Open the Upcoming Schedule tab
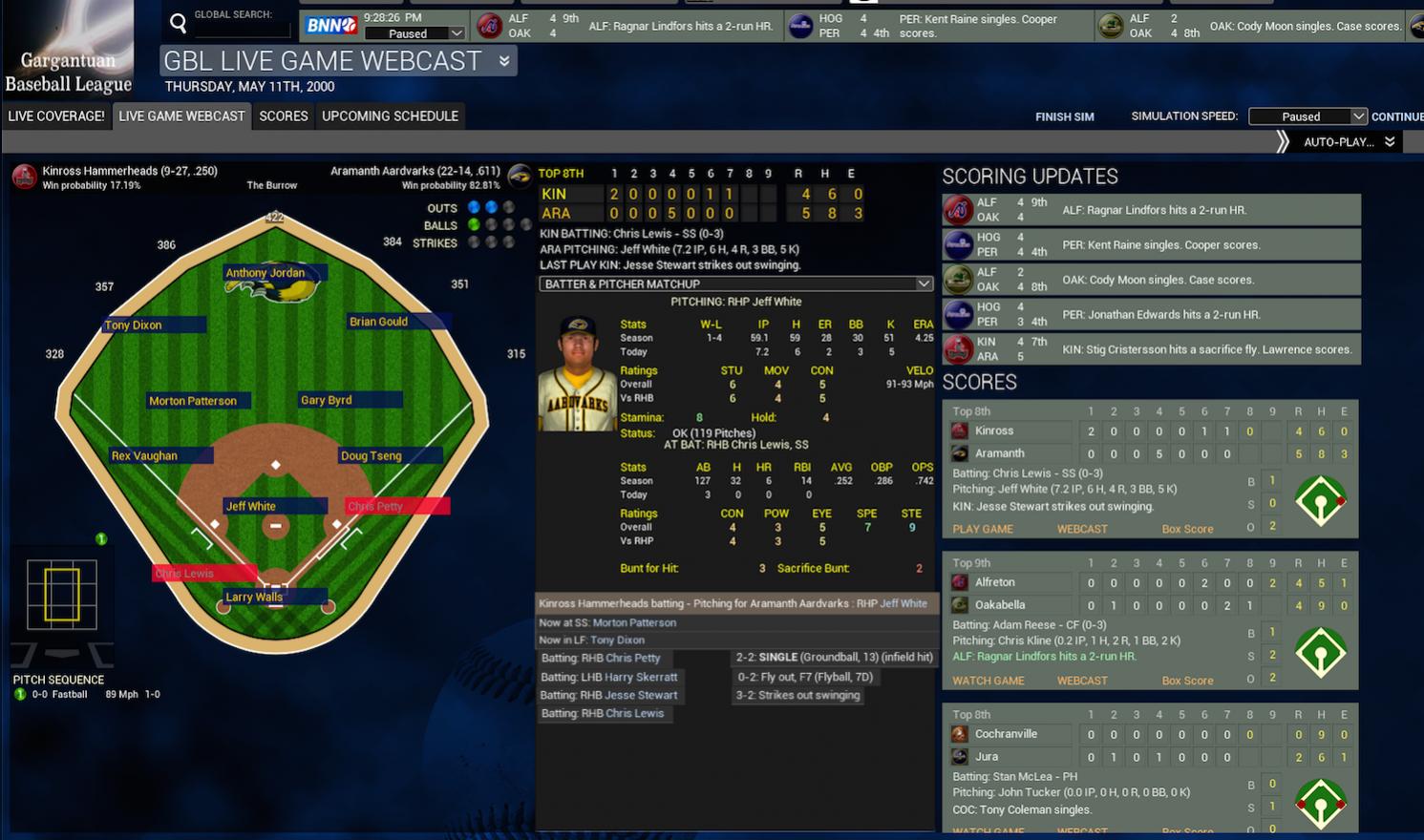Screen dimensions: 1424x840 (390, 115)
